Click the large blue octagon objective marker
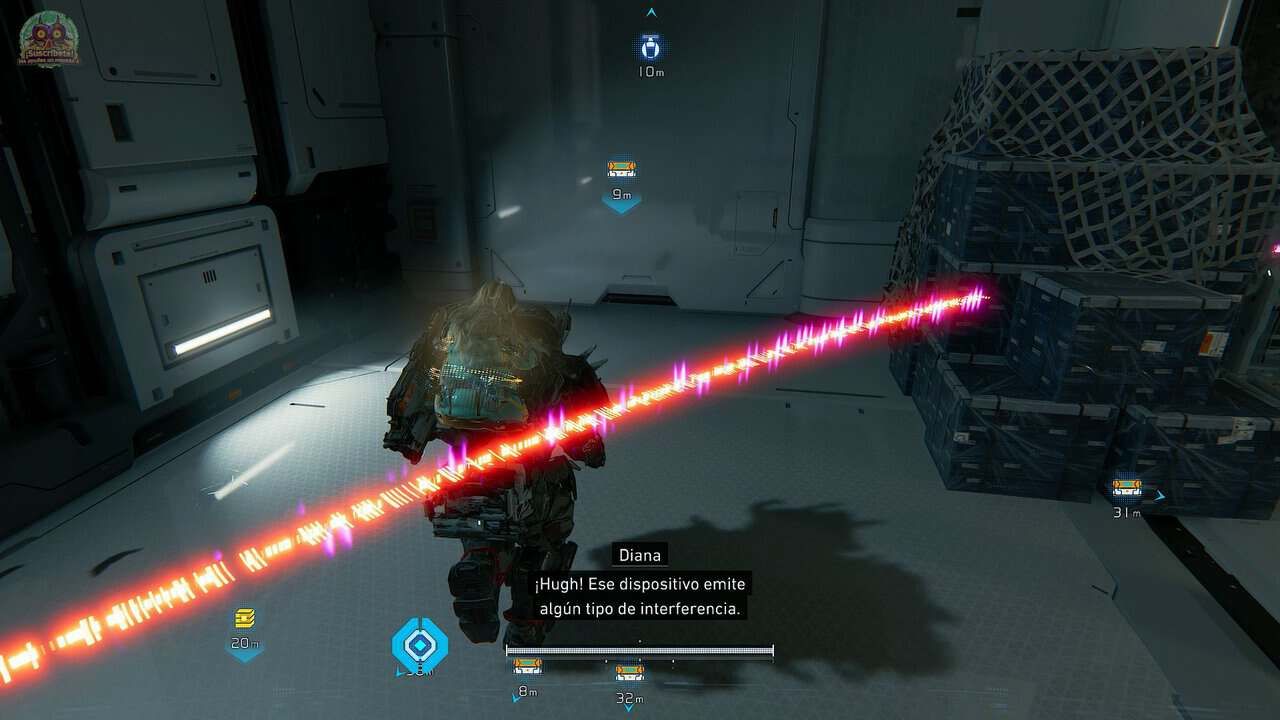This screenshot has height=720, width=1280. 420,643
